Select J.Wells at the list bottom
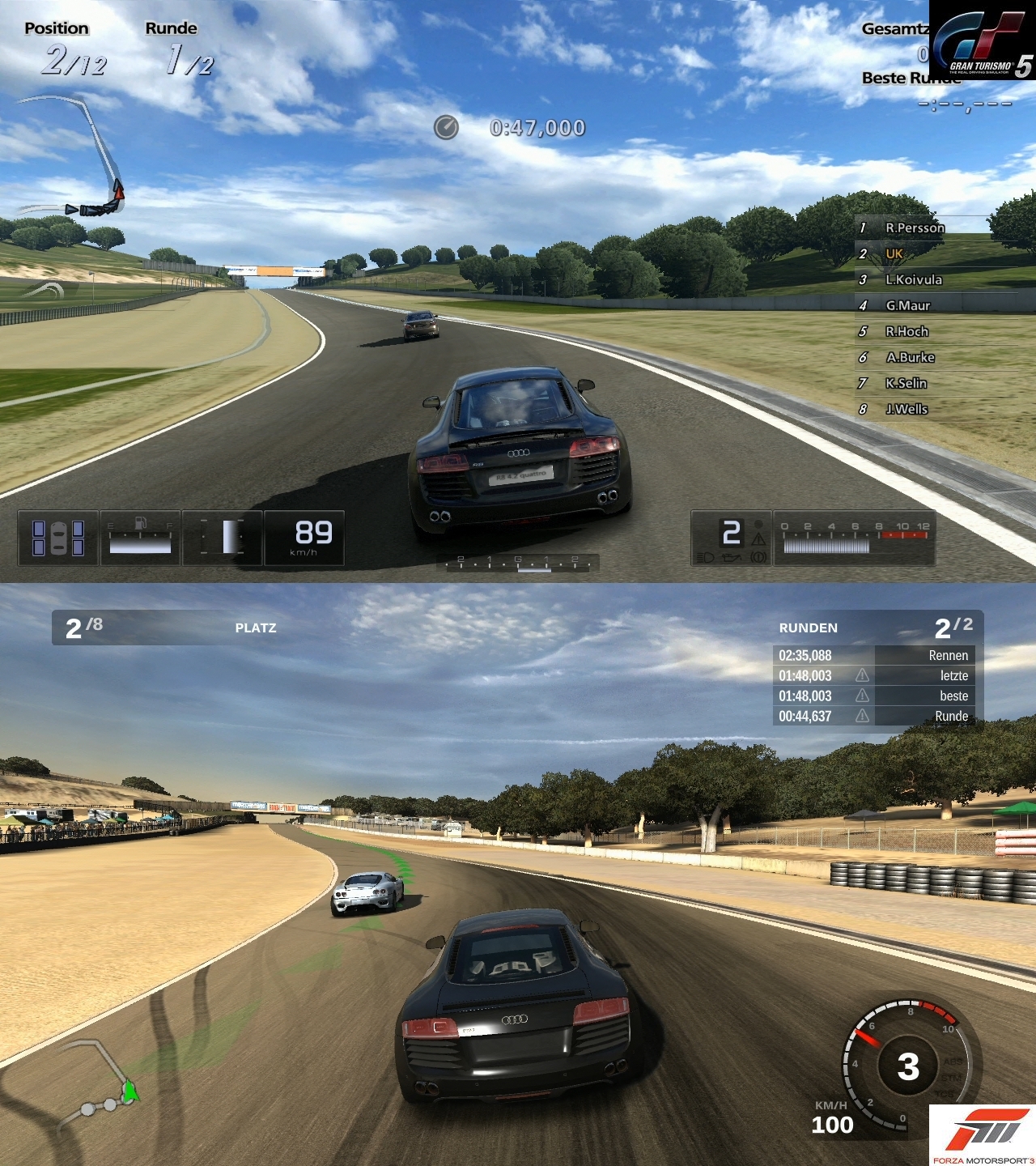The height and width of the screenshot is (1166, 1036). pos(906,410)
